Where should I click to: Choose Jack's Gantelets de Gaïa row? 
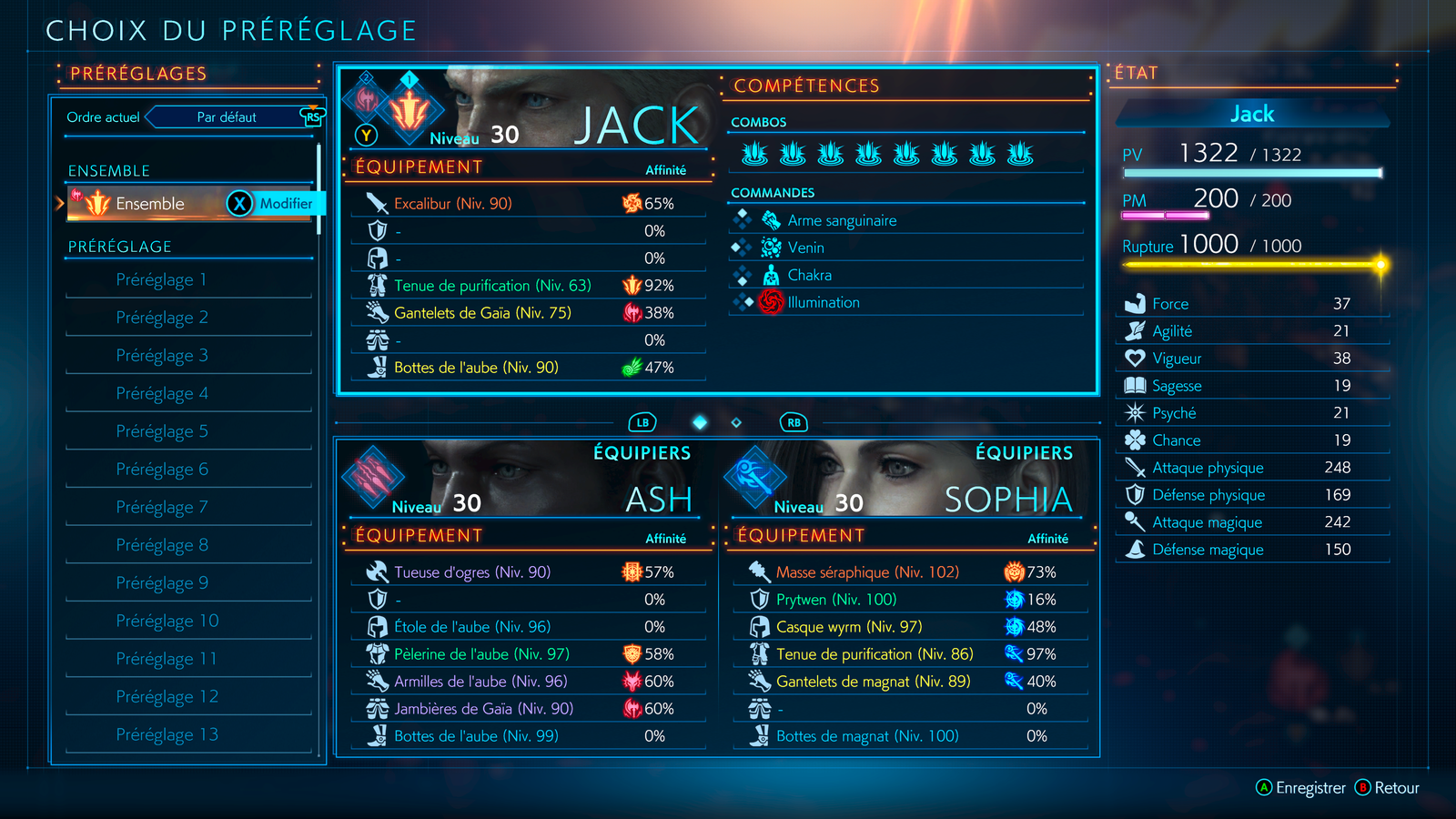click(482, 313)
